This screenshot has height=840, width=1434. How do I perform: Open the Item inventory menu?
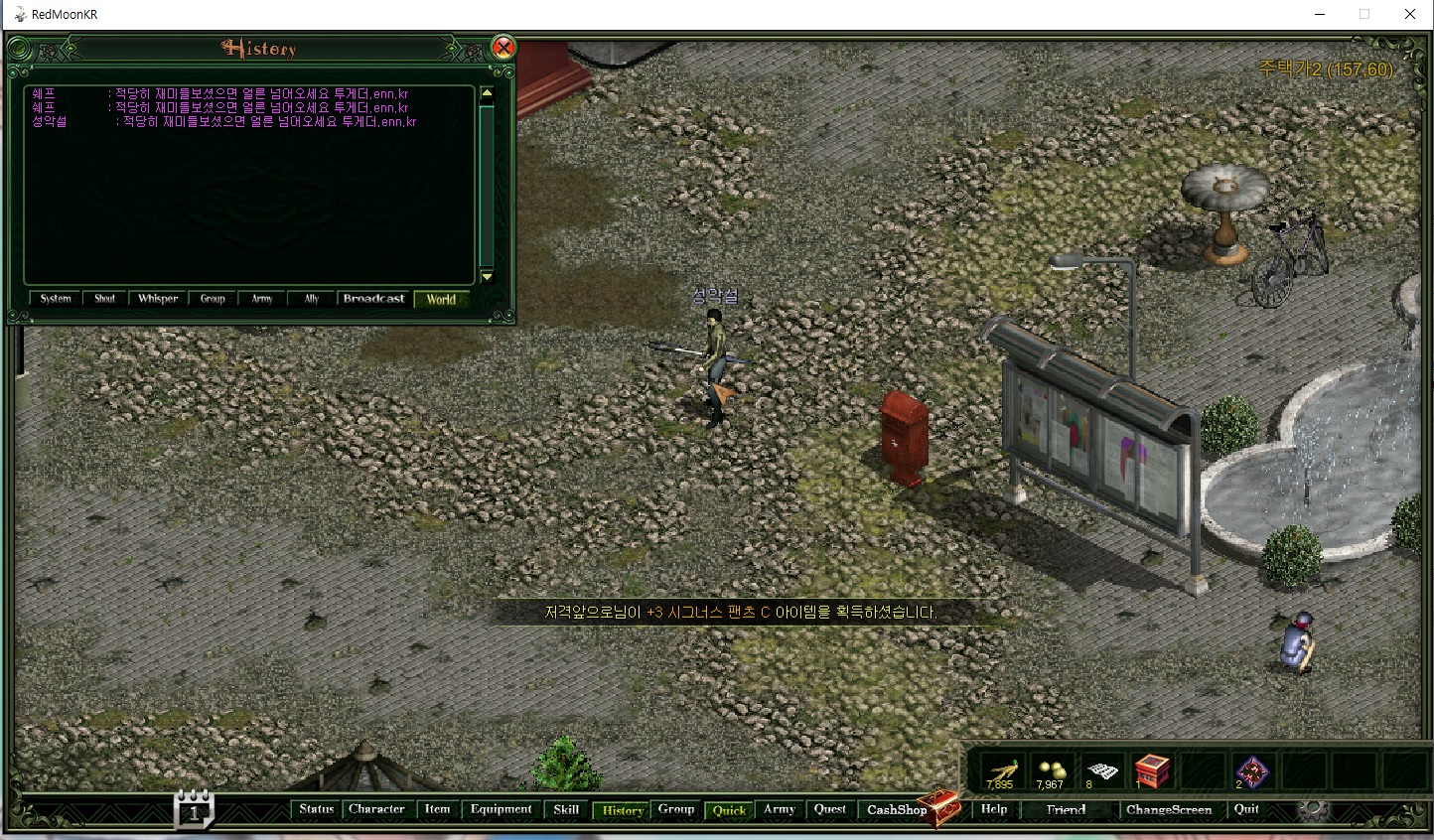[437, 809]
